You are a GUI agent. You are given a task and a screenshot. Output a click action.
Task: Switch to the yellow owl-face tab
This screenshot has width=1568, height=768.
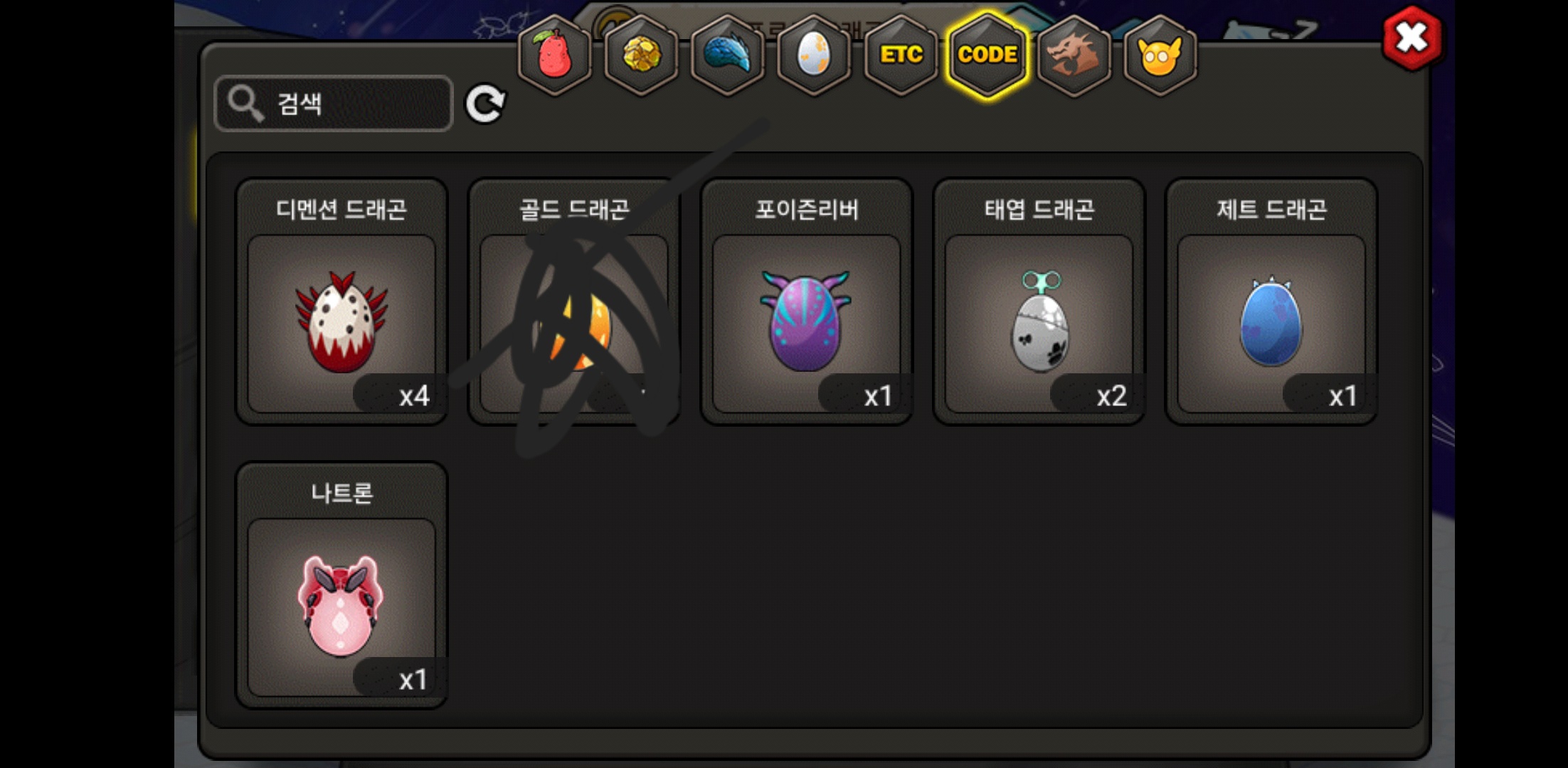1160,55
